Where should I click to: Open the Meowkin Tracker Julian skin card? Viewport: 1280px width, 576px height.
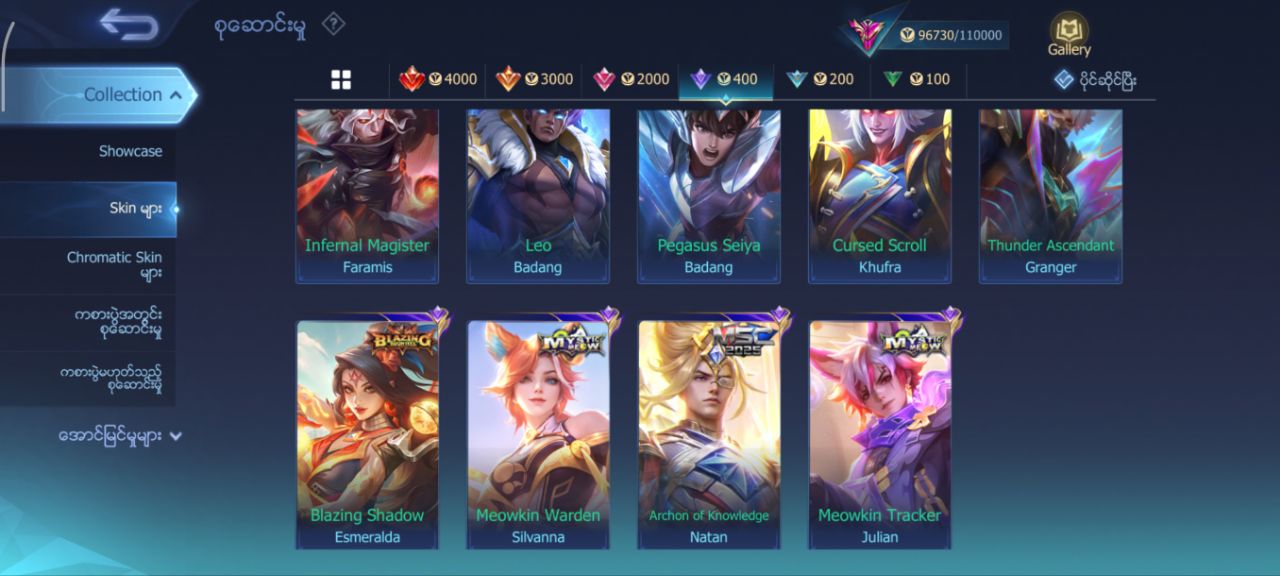click(880, 435)
